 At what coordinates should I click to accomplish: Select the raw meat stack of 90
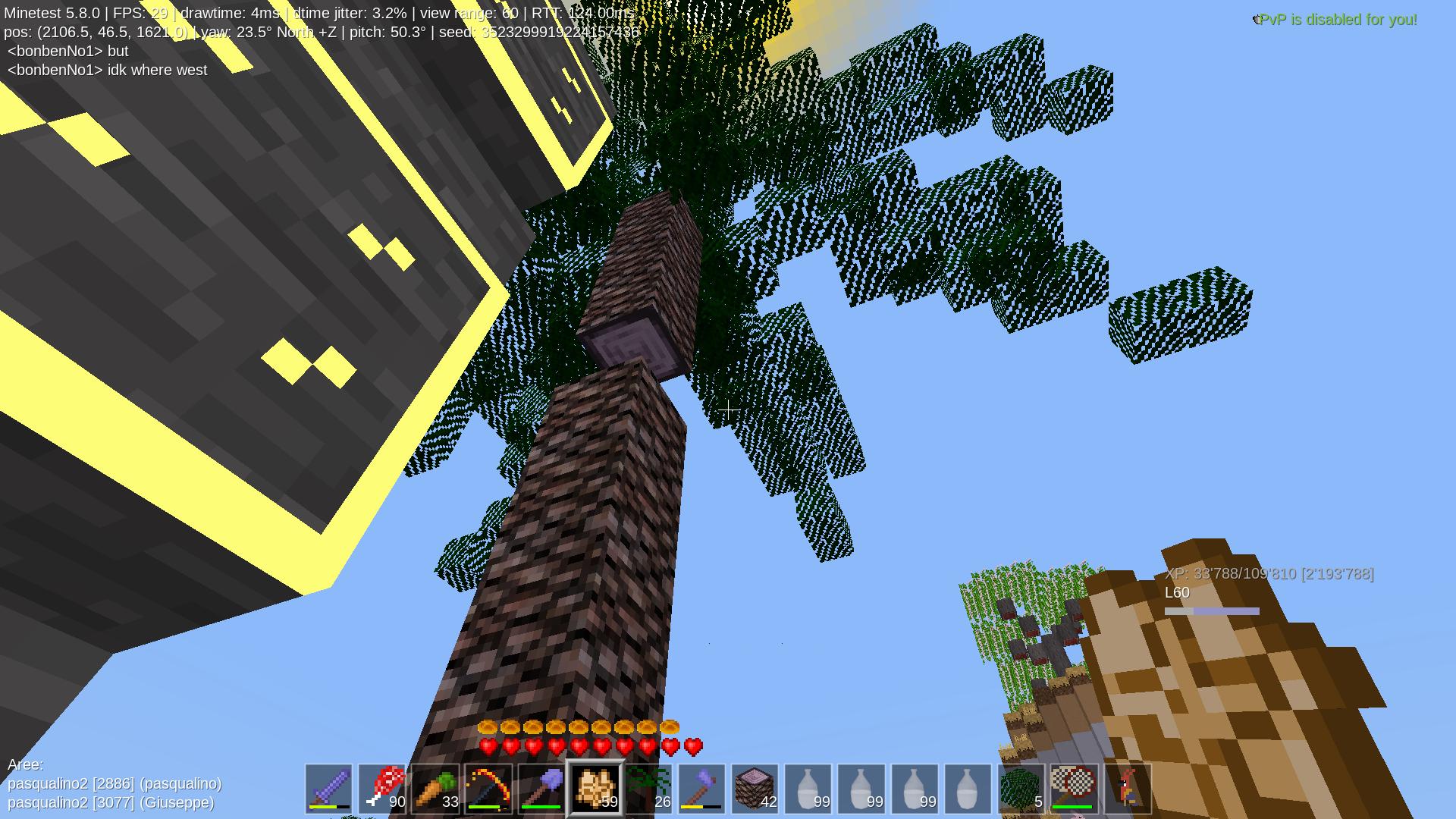coord(382,789)
